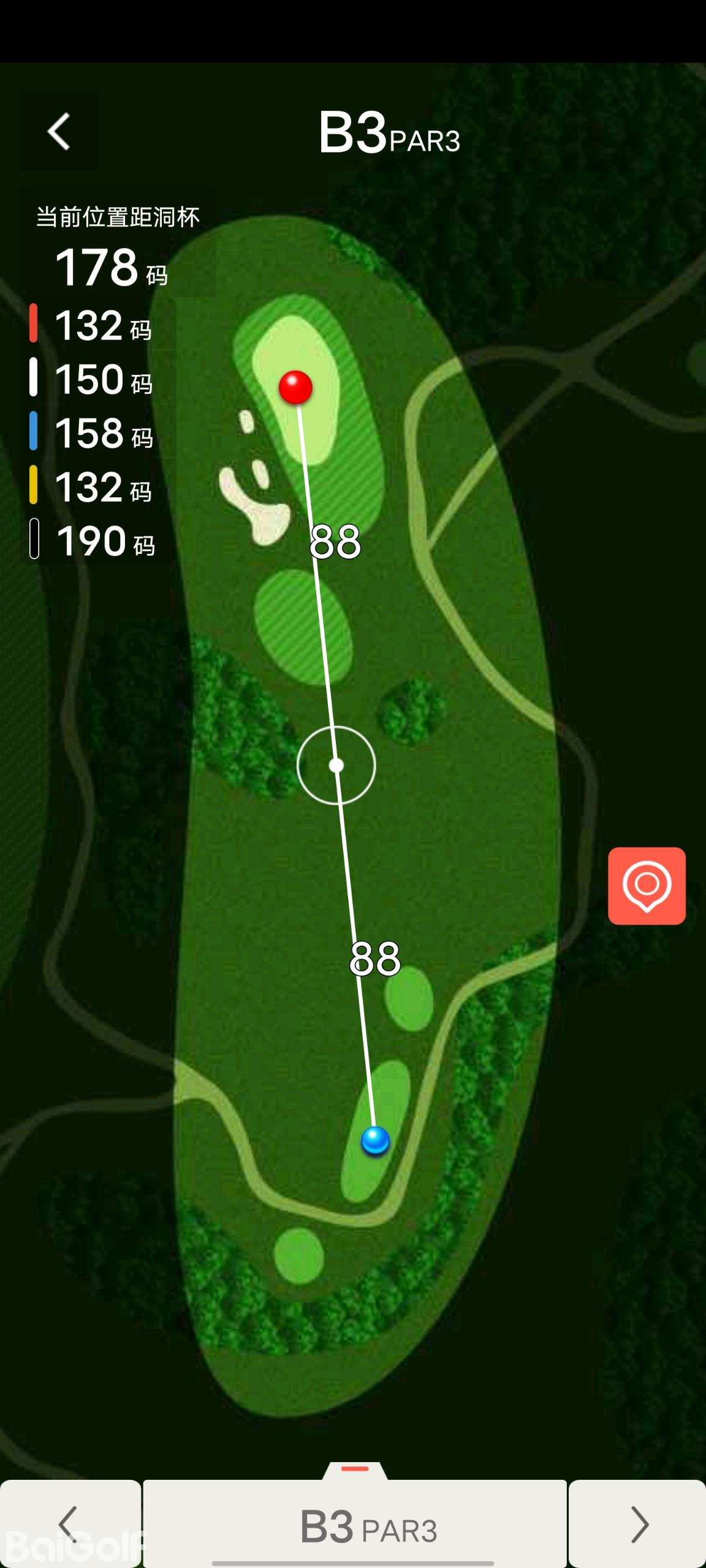Go to the previous hole
This screenshot has height=1568, width=706.
(x=70, y=1523)
